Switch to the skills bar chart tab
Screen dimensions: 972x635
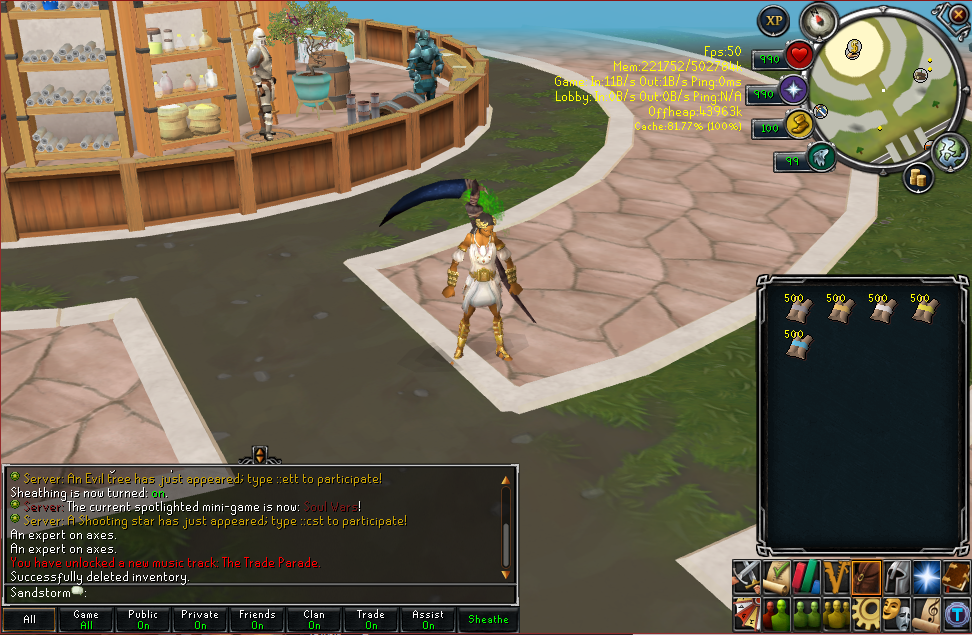[806, 576]
